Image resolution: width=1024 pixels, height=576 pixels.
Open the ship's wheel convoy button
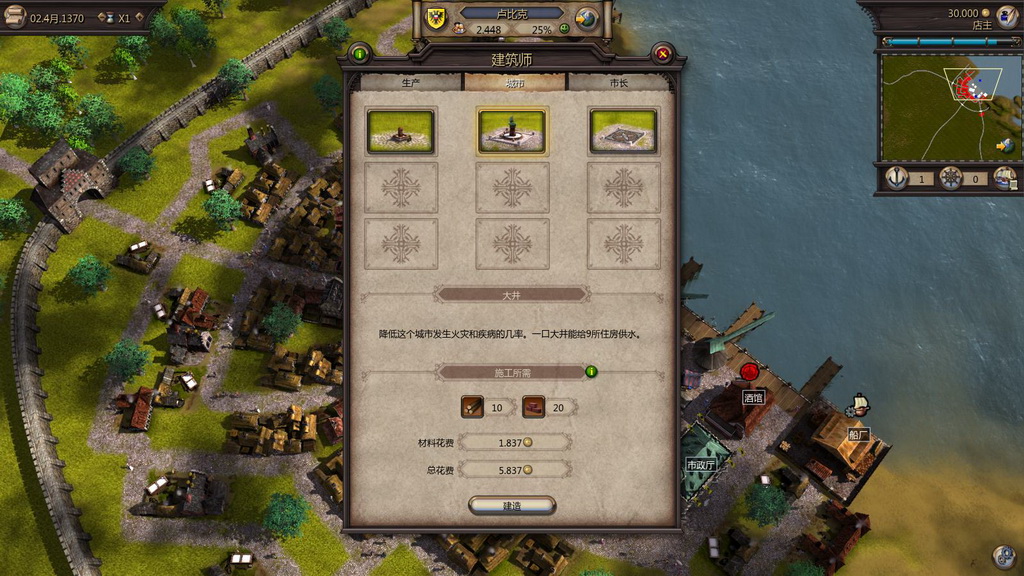click(951, 179)
